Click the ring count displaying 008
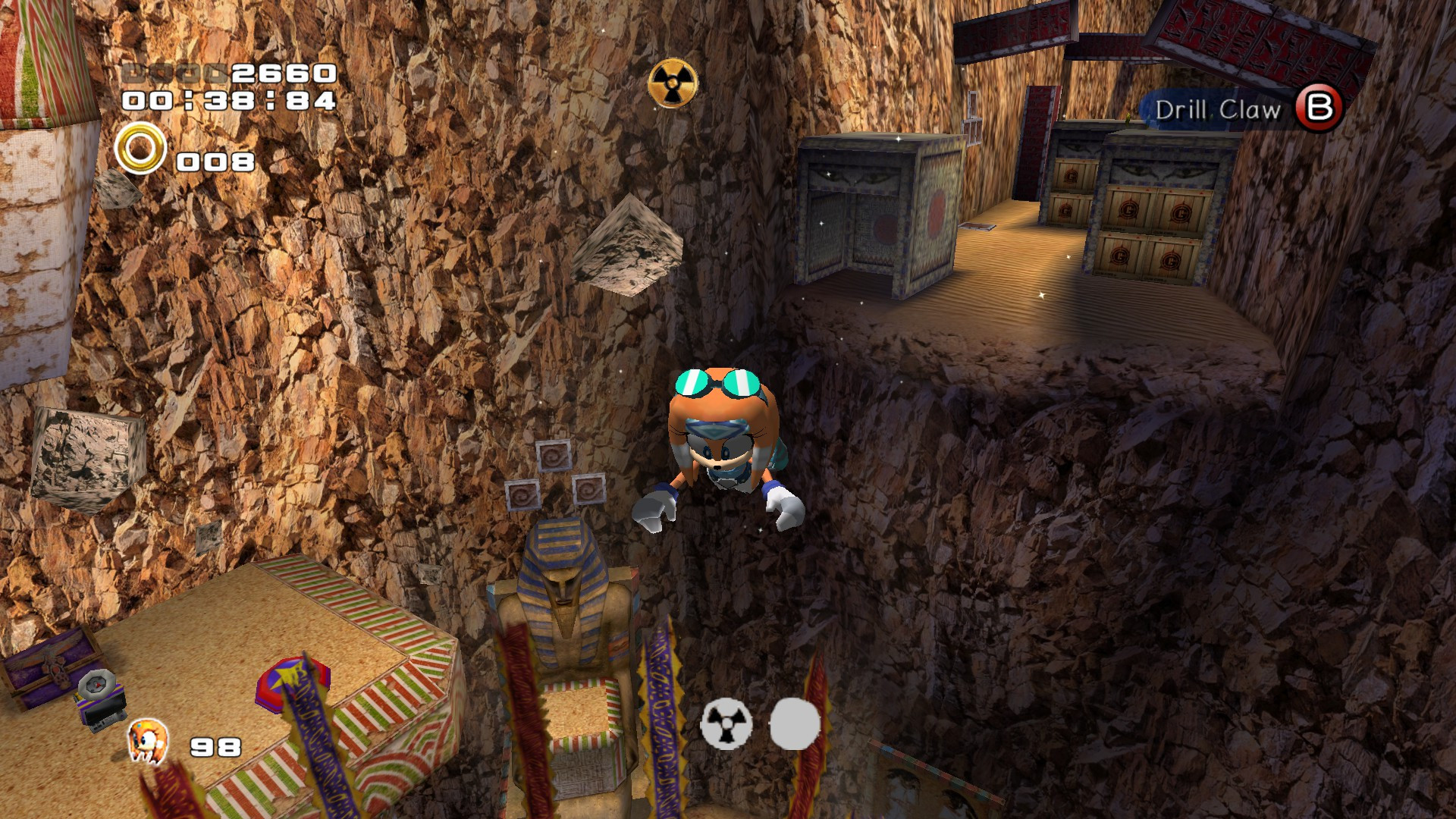Screen dimensions: 1456x819 pyautogui.click(x=212, y=161)
